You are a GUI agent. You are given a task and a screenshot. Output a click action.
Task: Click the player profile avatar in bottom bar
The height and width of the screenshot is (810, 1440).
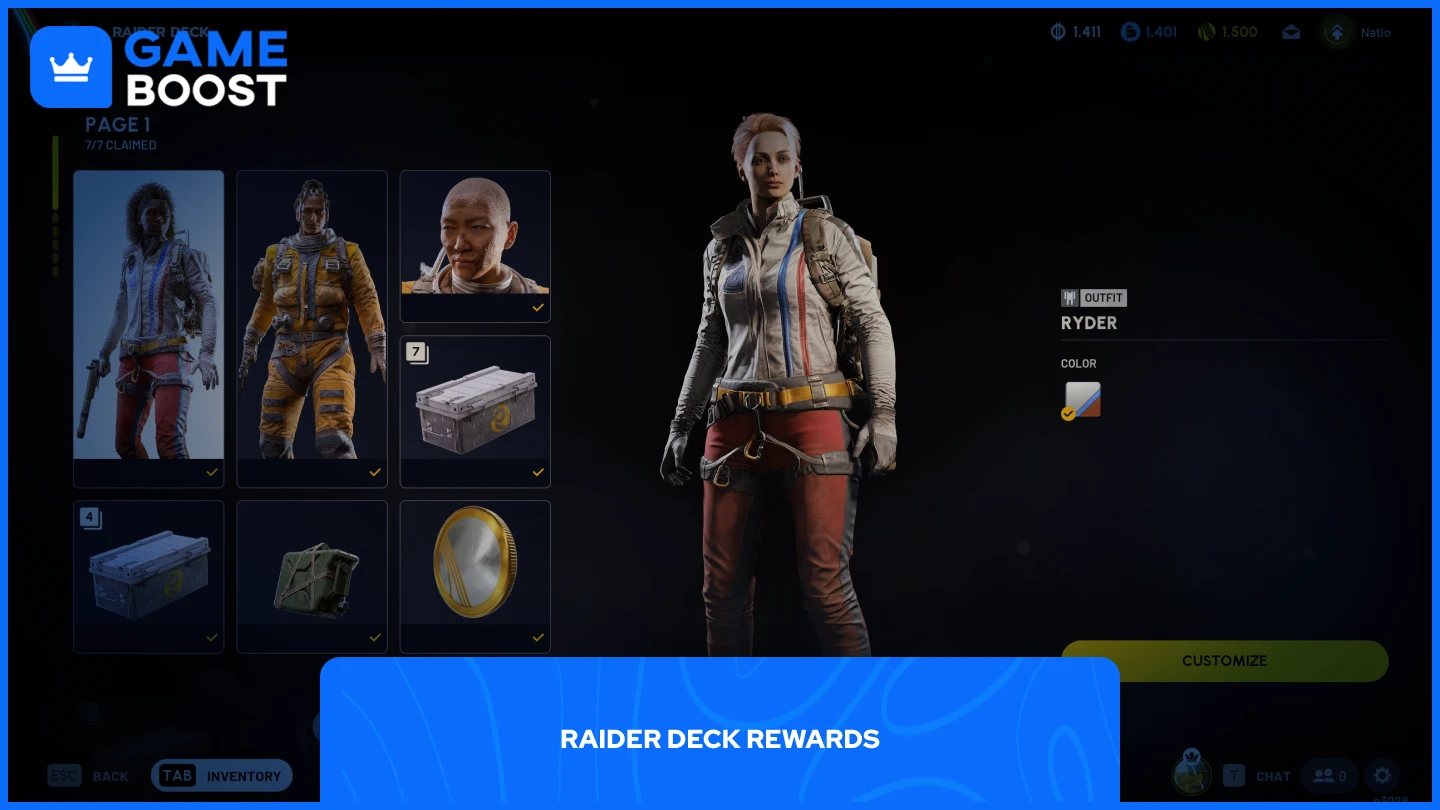tap(1192, 775)
